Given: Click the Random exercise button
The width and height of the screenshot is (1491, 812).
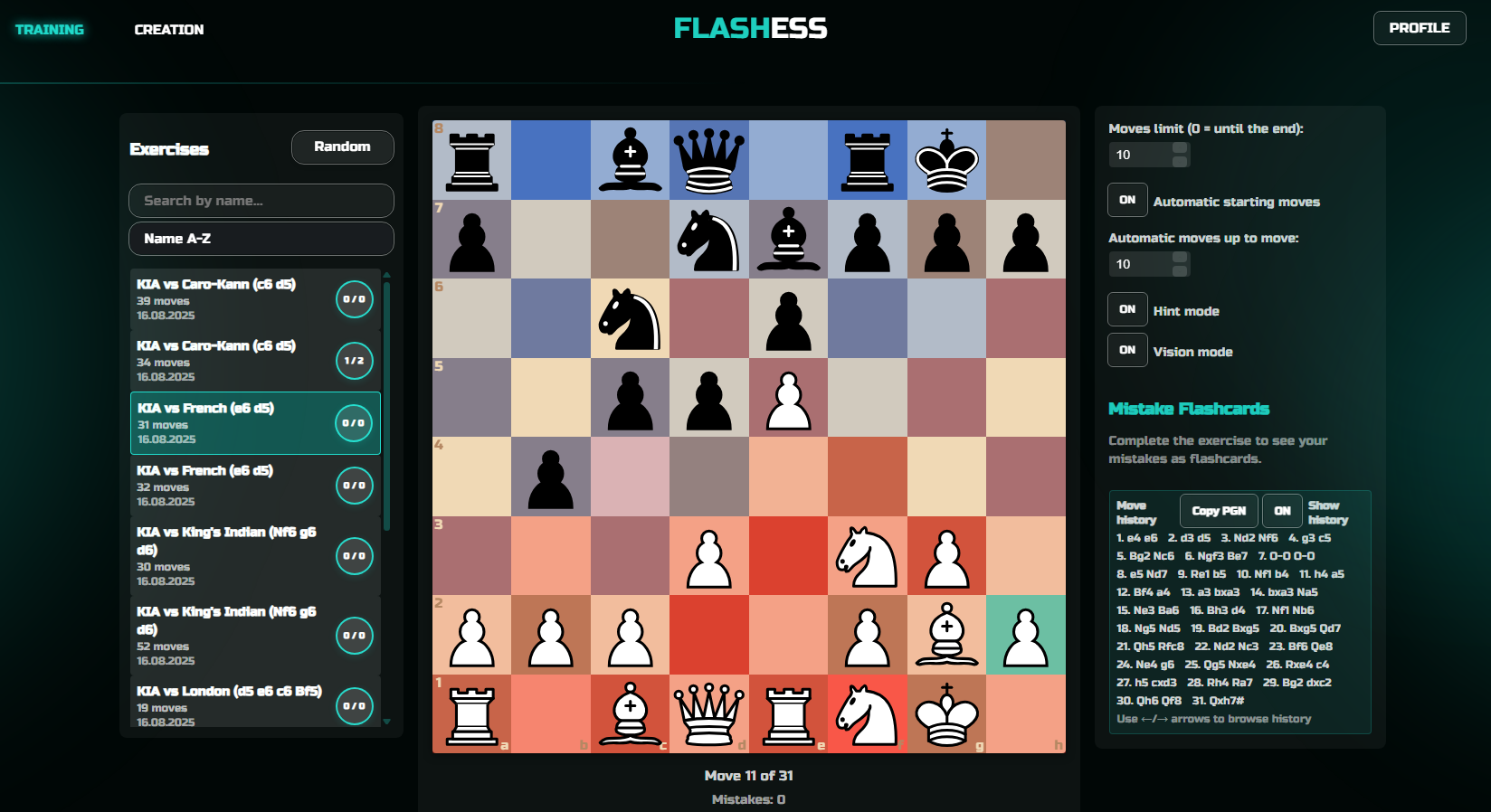Looking at the screenshot, I should 342,146.
